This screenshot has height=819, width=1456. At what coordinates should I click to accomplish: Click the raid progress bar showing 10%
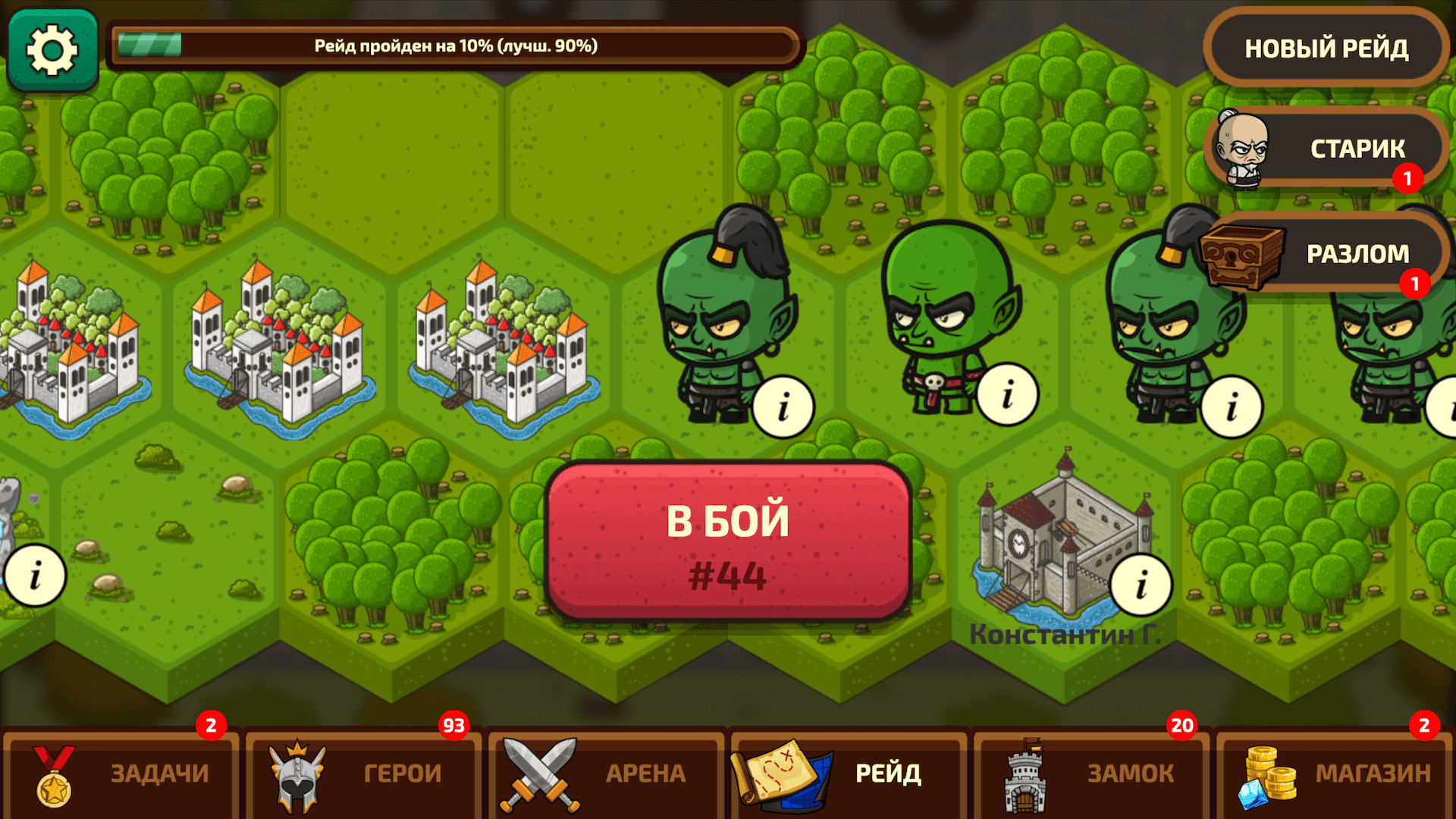pos(455,45)
